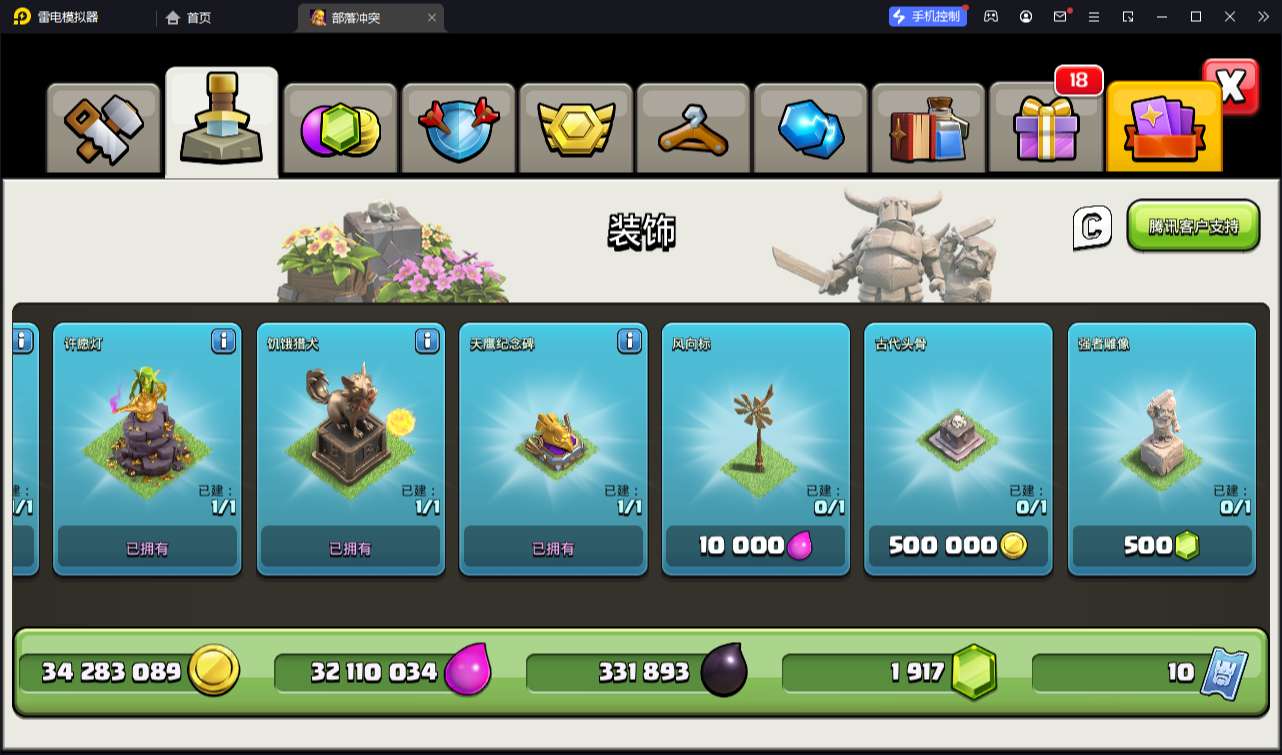Open the hammer and saw builder tab
The width and height of the screenshot is (1282, 755).
[x=104, y=129]
